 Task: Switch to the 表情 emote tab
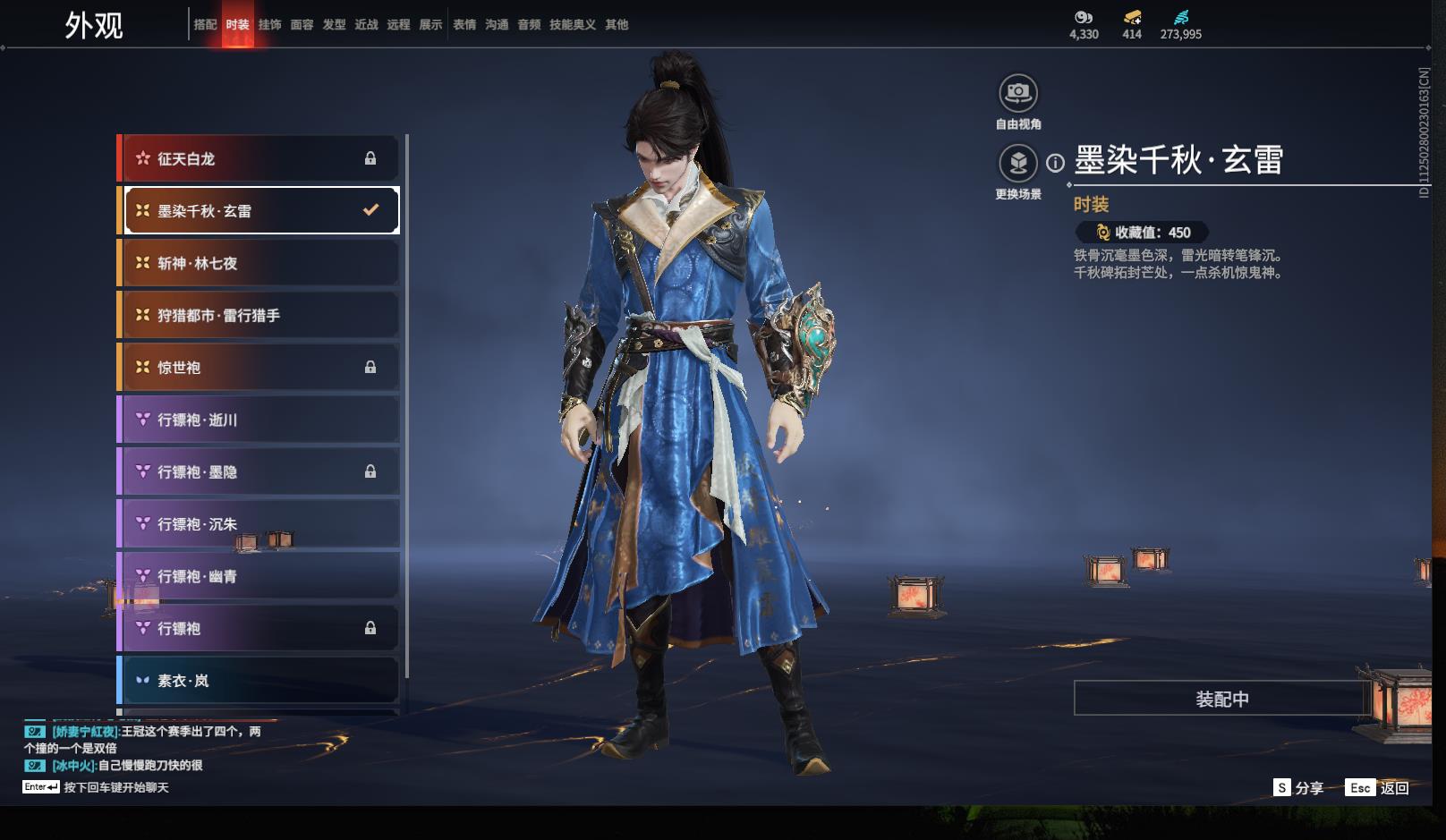point(464,25)
